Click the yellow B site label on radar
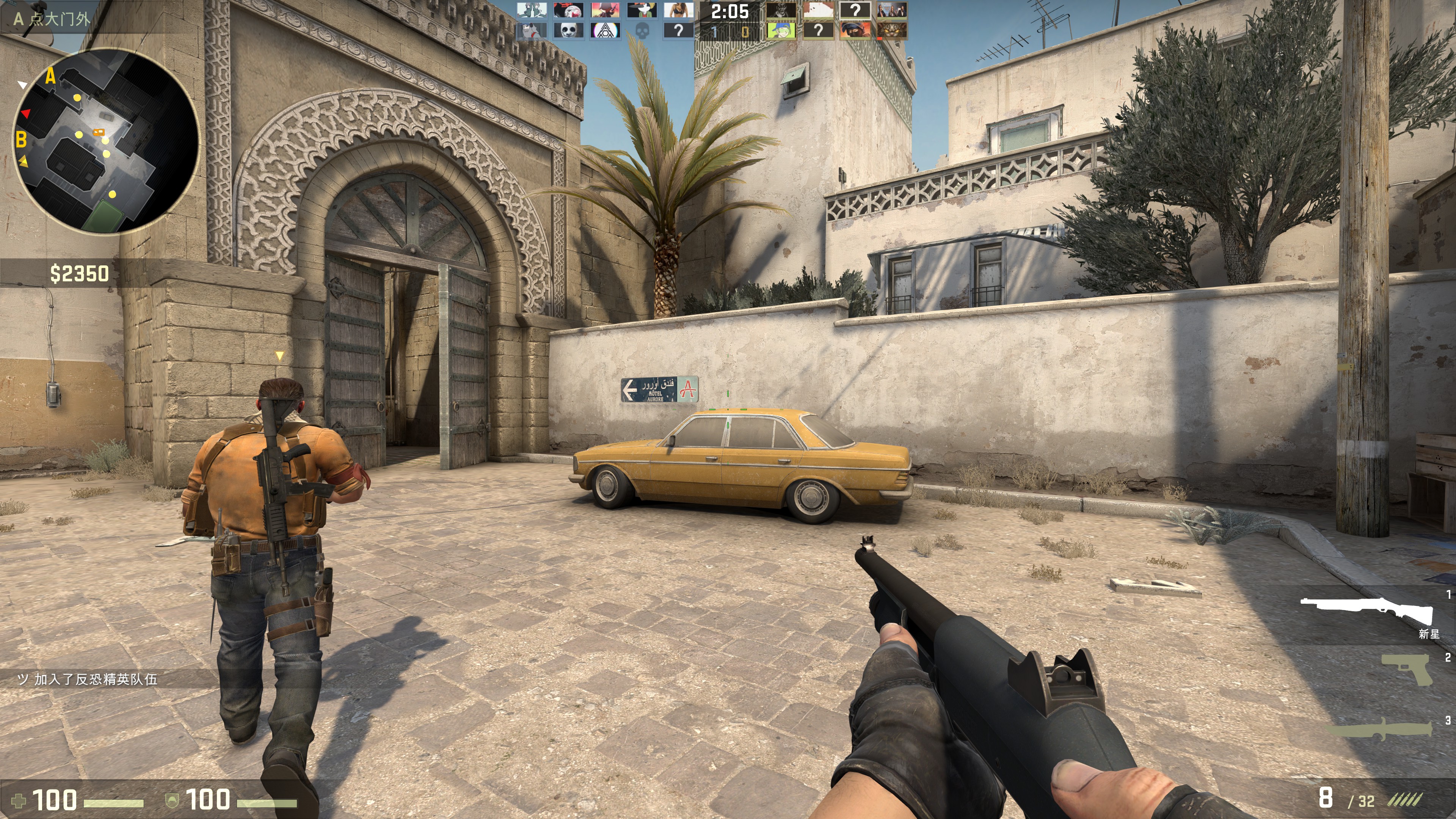The height and width of the screenshot is (819, 1456). pyautogui.click(x=22, y=138)
